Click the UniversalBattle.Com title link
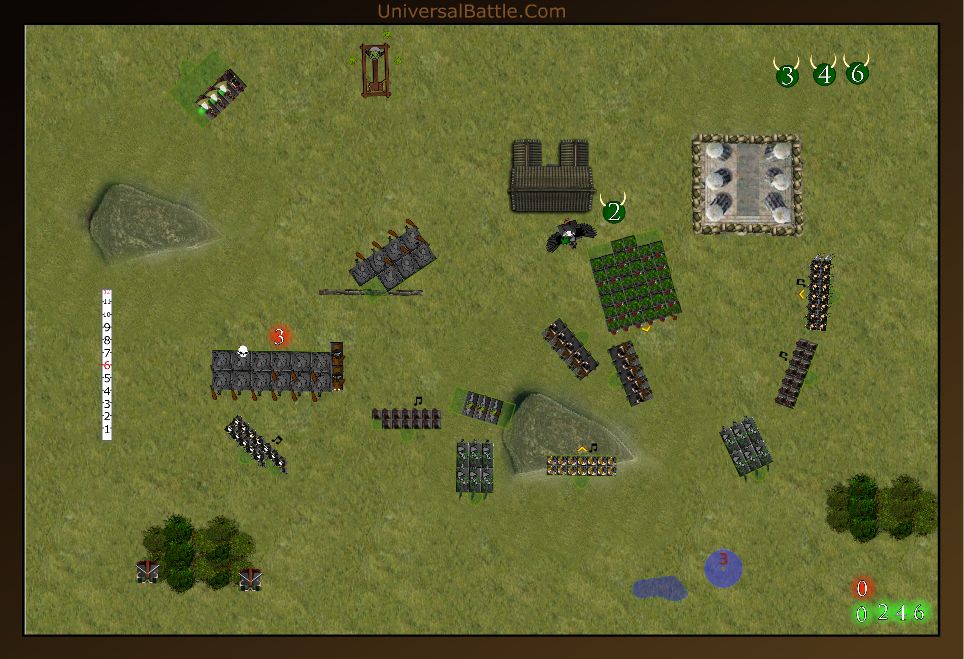The height and width of the screenshot is (659, 964). click(471, 11)
